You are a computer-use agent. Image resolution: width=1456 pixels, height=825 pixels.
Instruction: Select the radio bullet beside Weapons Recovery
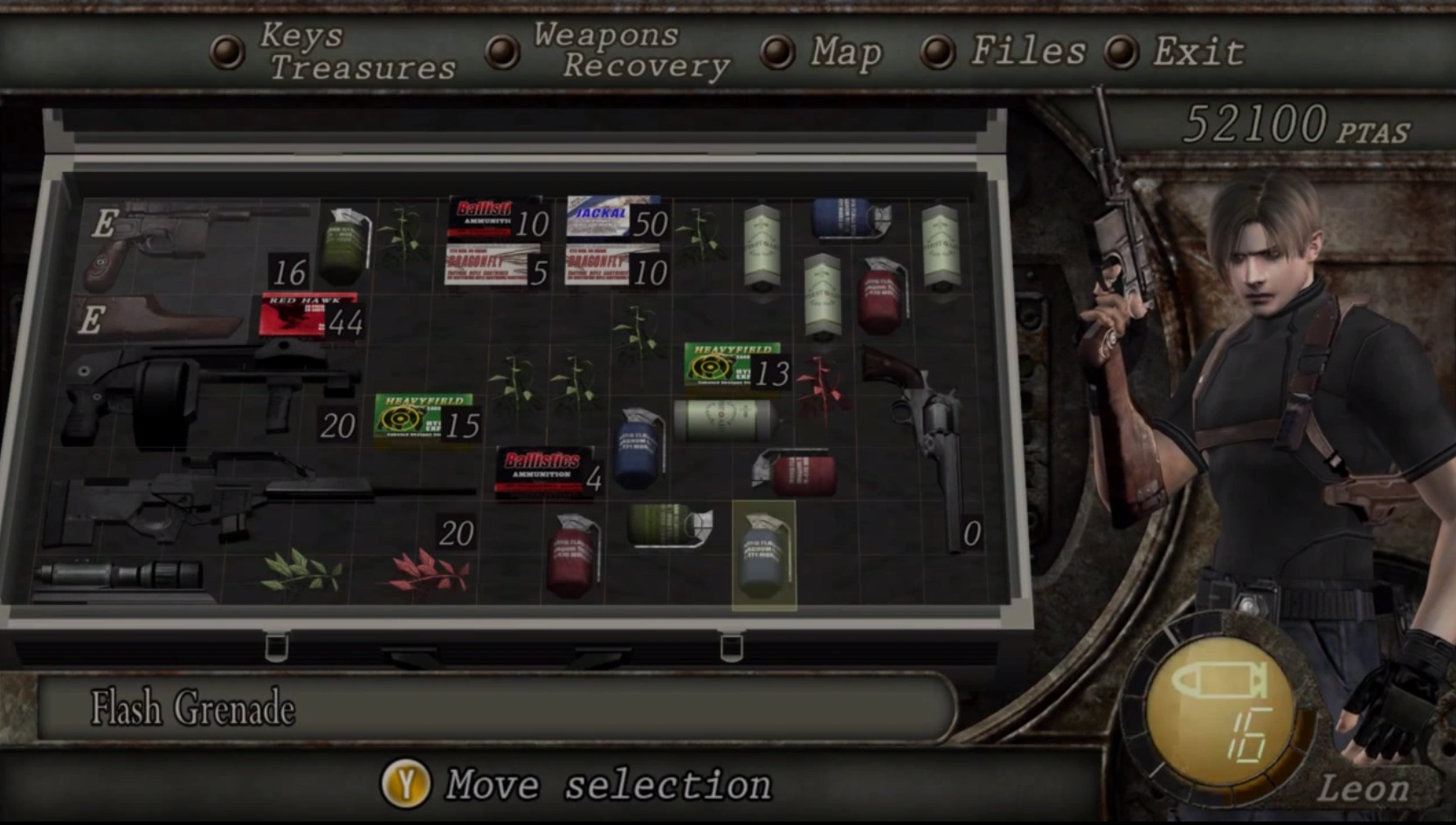pos(502,52)
